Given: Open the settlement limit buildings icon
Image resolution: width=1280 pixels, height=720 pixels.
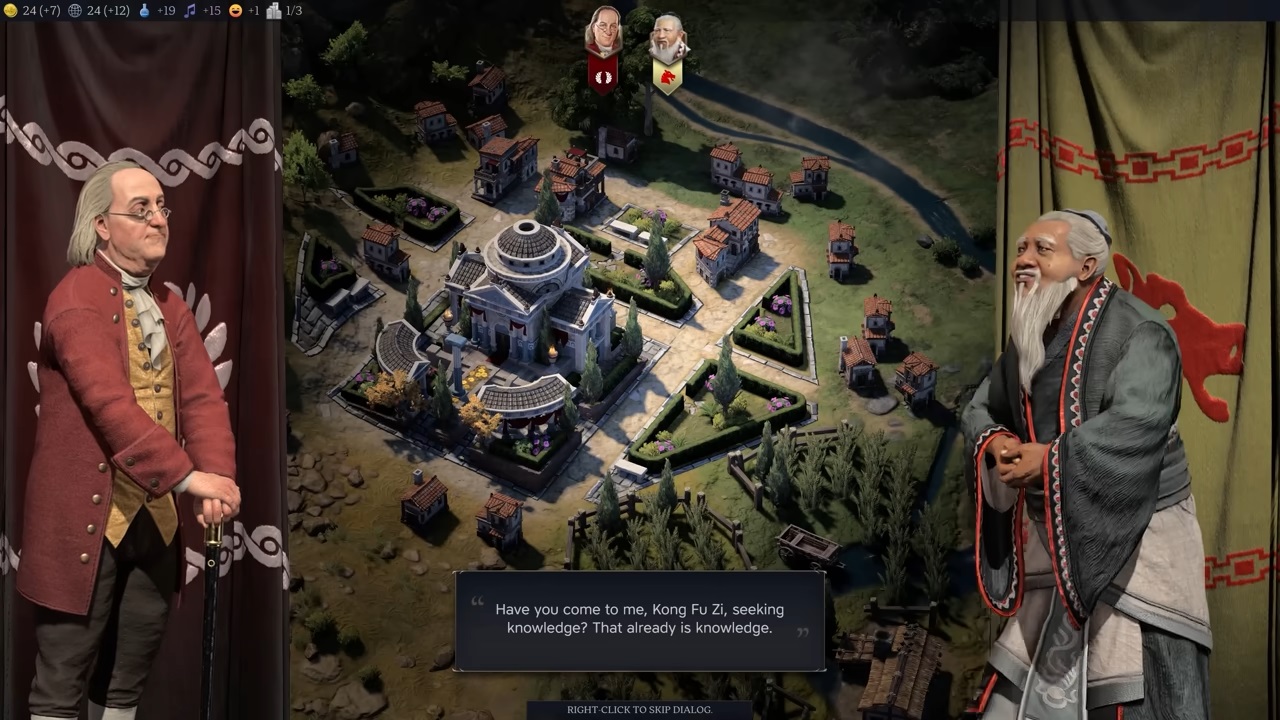Looking at the screenshot, I should (x=284, y=11).
